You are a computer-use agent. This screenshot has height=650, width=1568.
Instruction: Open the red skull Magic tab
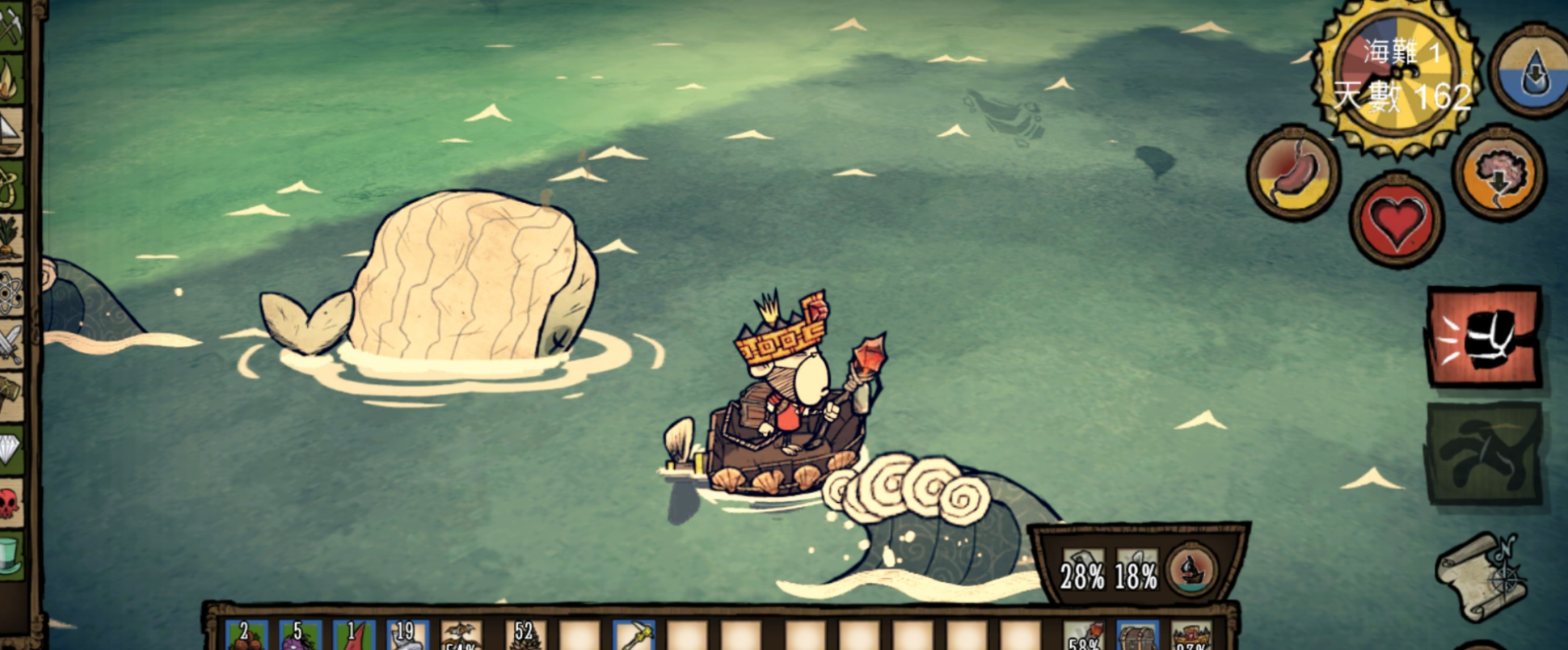(11, 503)
